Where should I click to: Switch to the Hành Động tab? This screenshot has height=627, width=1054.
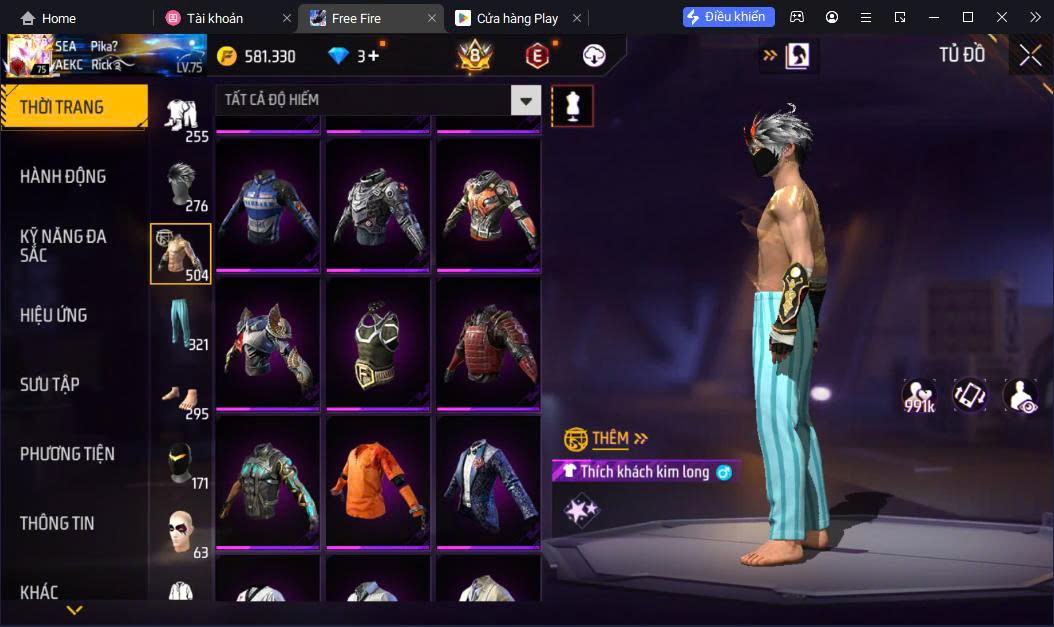click(x=63, y=177)
